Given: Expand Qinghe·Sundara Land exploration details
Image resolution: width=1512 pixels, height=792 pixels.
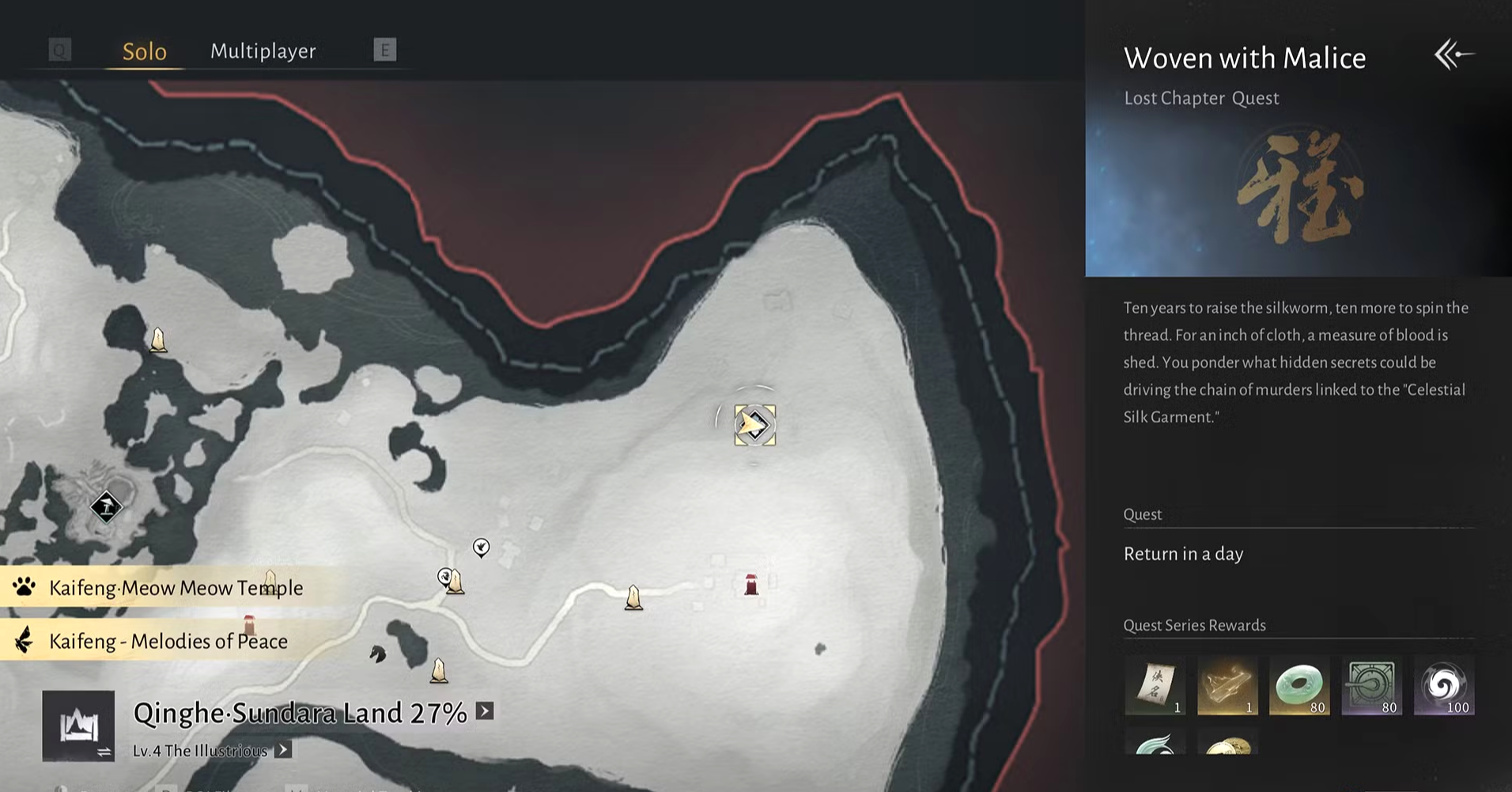Looking at the screenshot, I should [x=485, y=711].
